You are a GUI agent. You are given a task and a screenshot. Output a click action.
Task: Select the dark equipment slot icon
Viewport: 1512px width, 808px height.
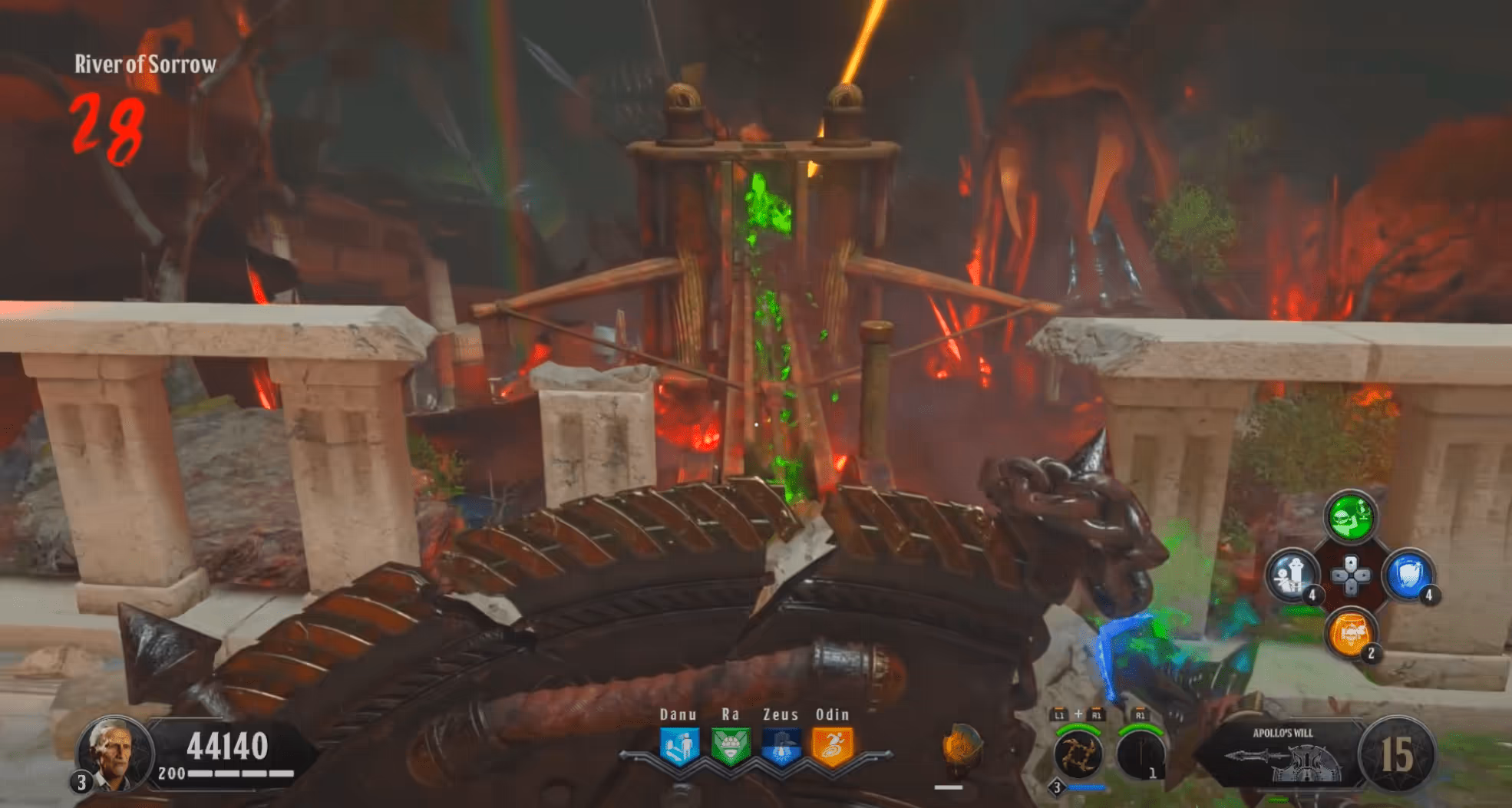click(x=1140, y=754)
